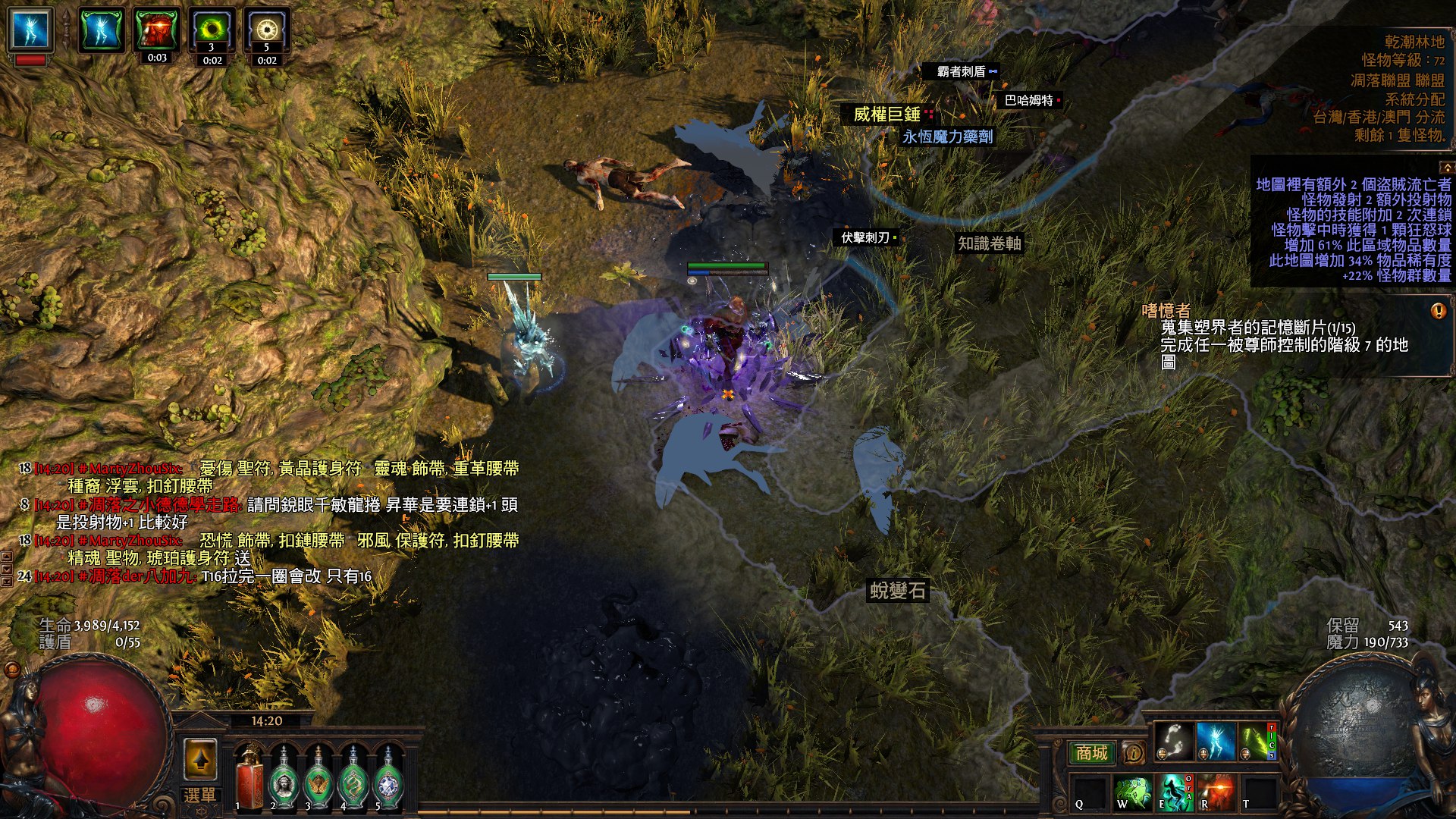Click the red berserk face buff icon
Screen dimensions: 1456x819
tap(157, 30)
